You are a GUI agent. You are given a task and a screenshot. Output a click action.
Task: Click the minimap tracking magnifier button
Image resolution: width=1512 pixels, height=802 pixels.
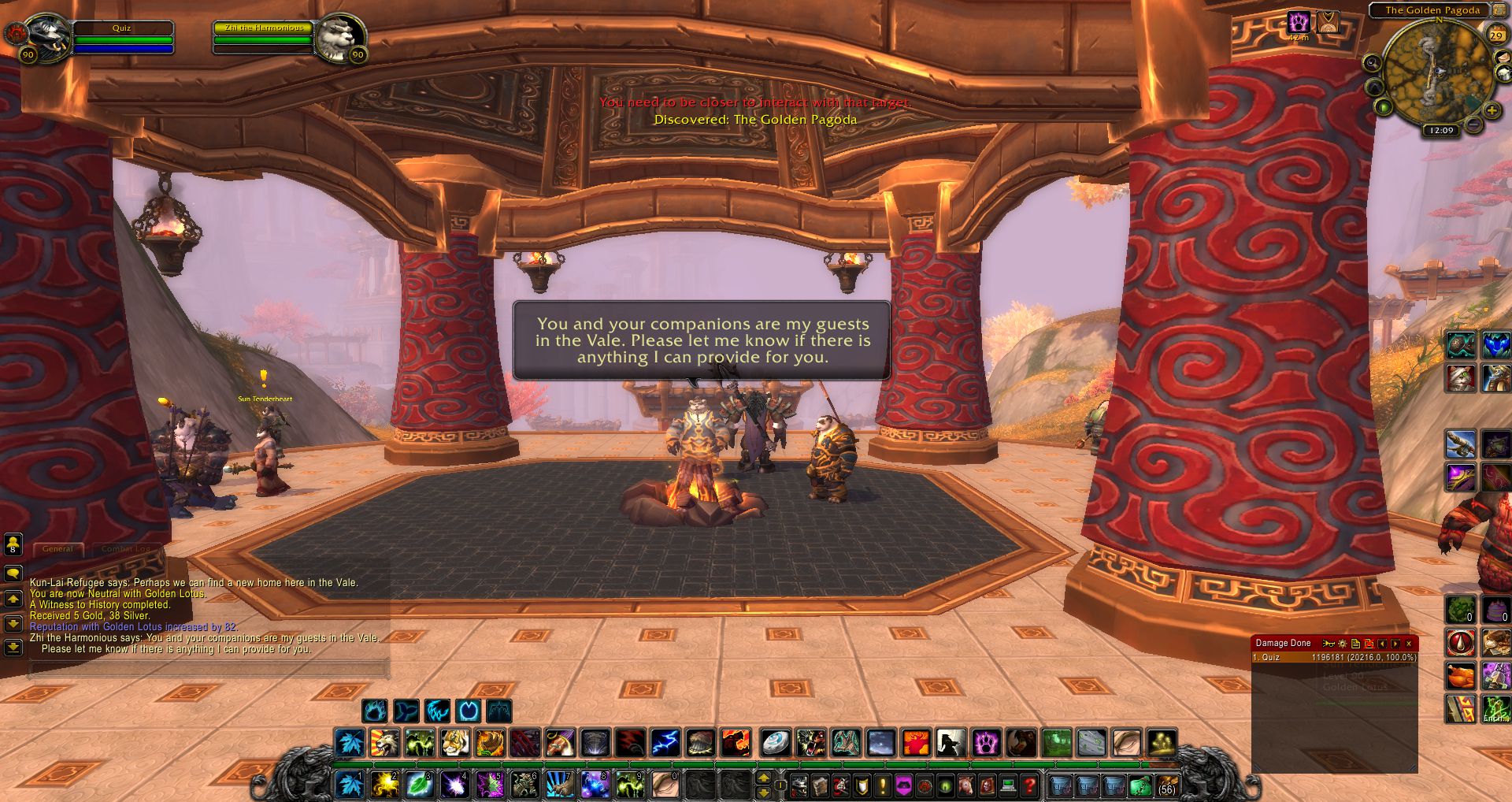pyautogui.click(x=1372, y=63)
